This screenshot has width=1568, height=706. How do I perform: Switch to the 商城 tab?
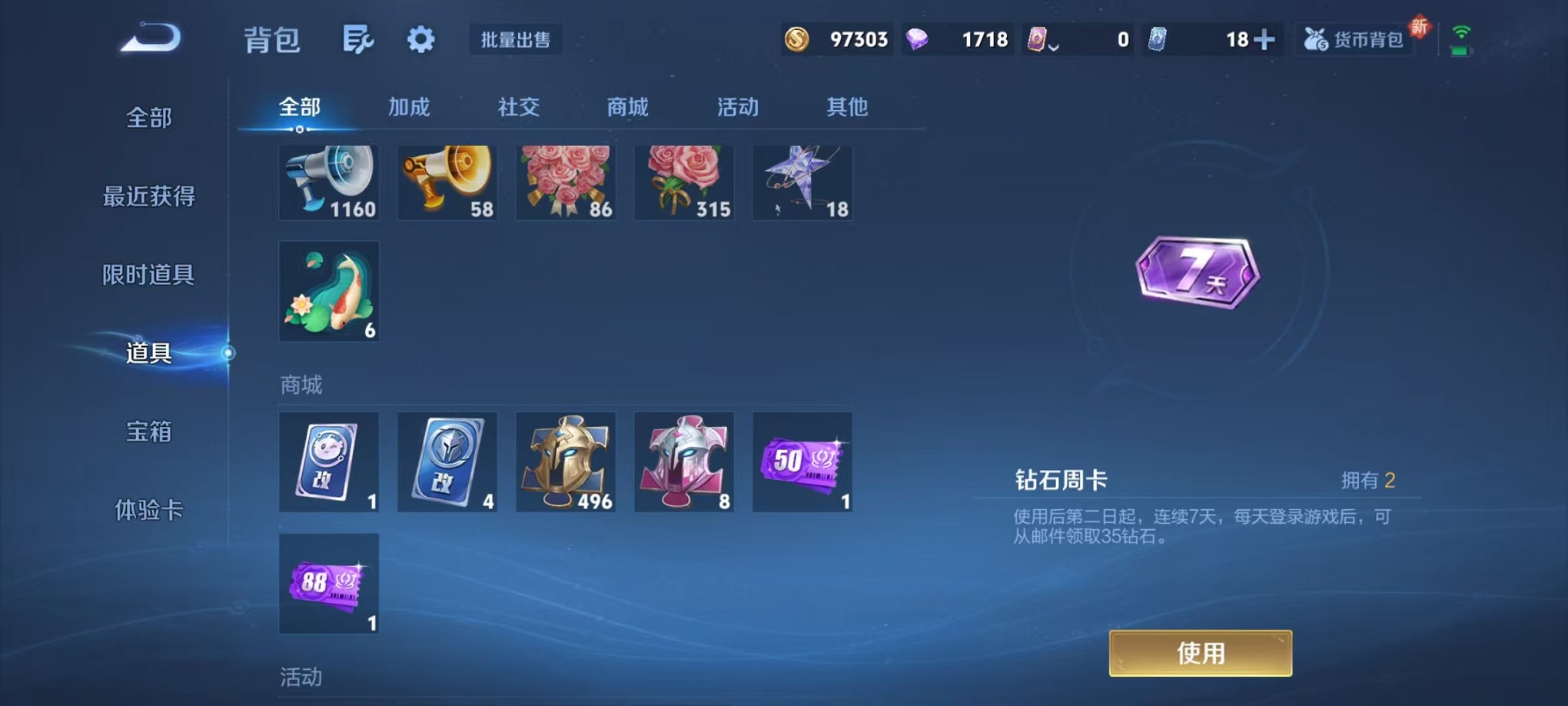click(x=627, y=108)
